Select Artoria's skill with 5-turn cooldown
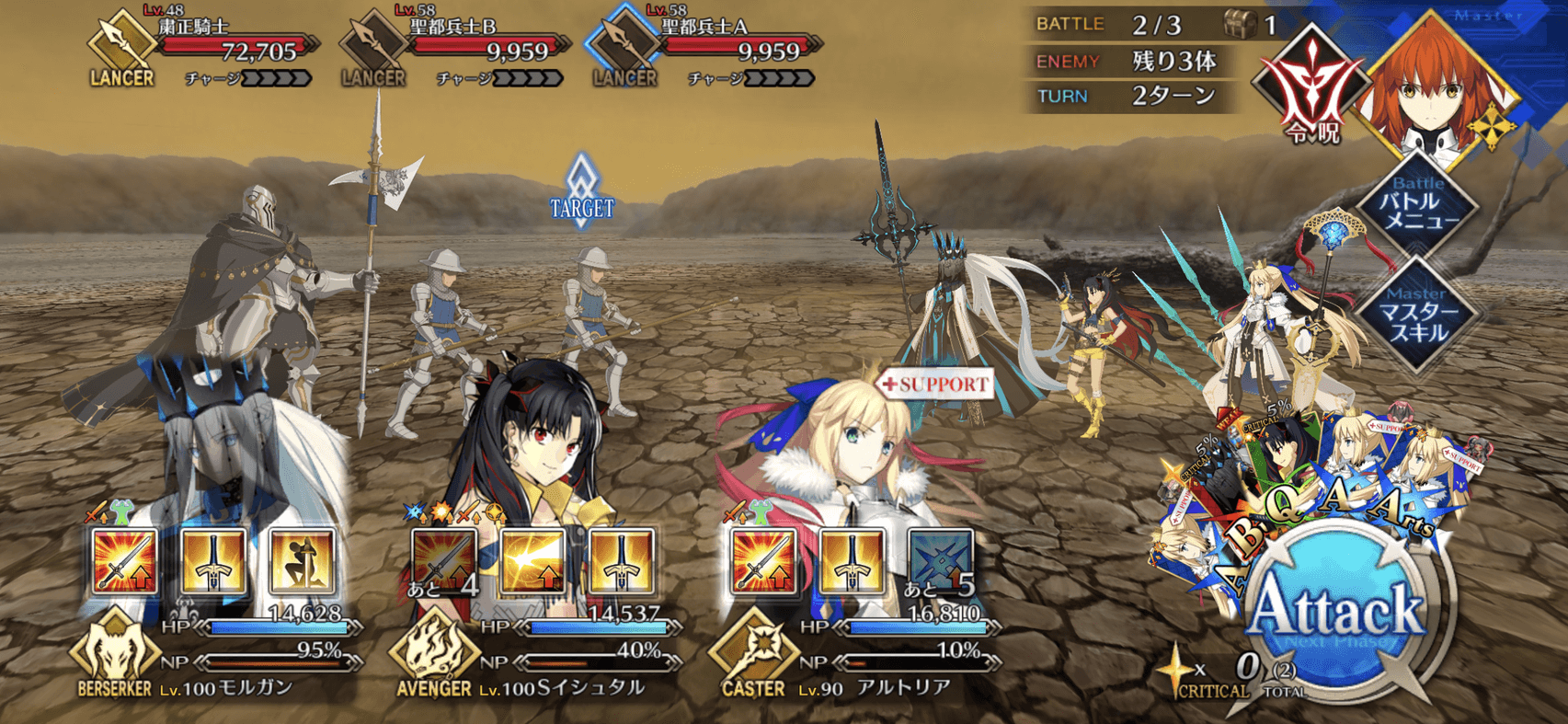This screenshot has height=724, width=1568. 940,559
